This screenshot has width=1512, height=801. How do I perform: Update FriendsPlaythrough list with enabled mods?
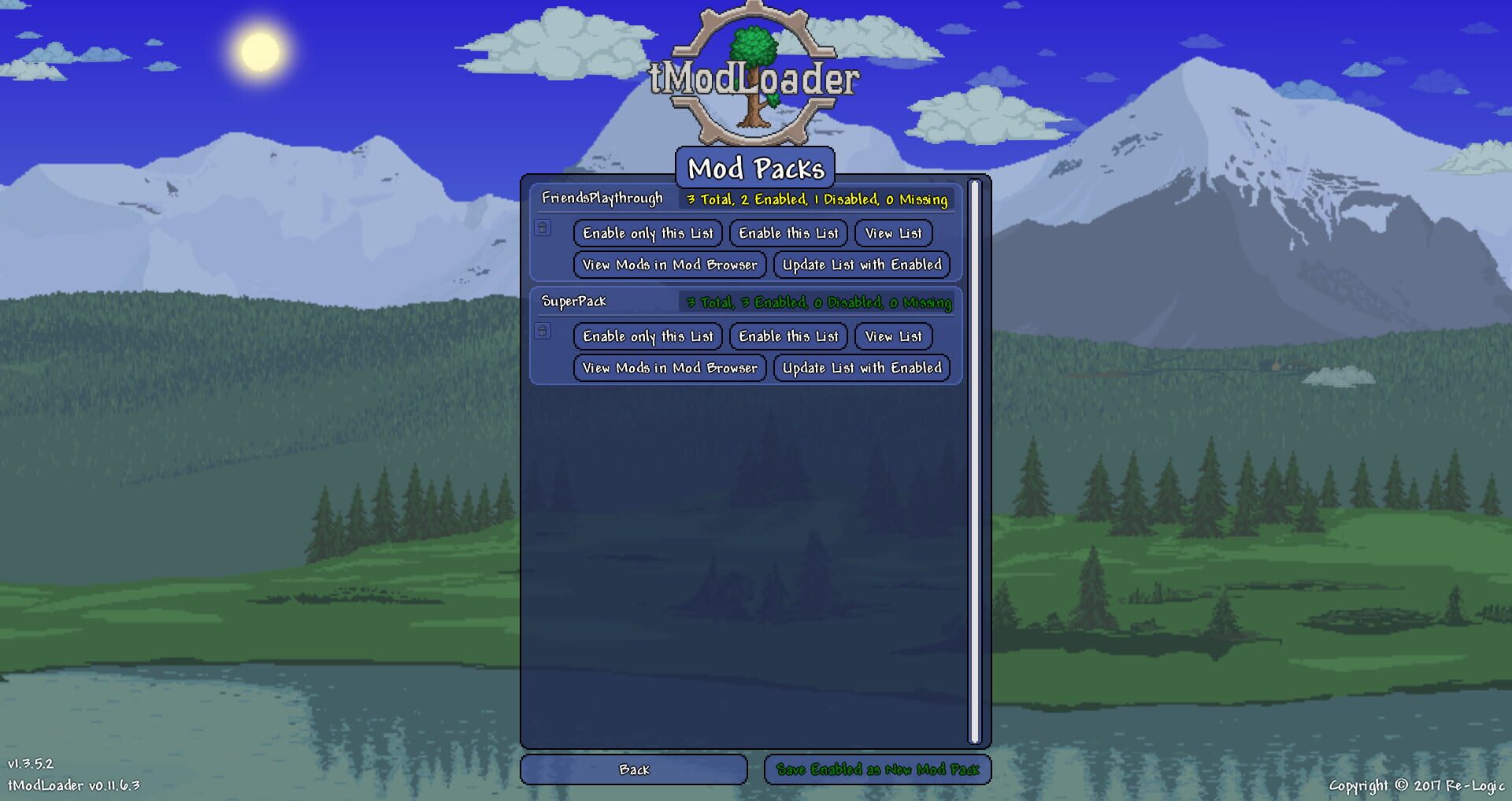coord(862,265)
